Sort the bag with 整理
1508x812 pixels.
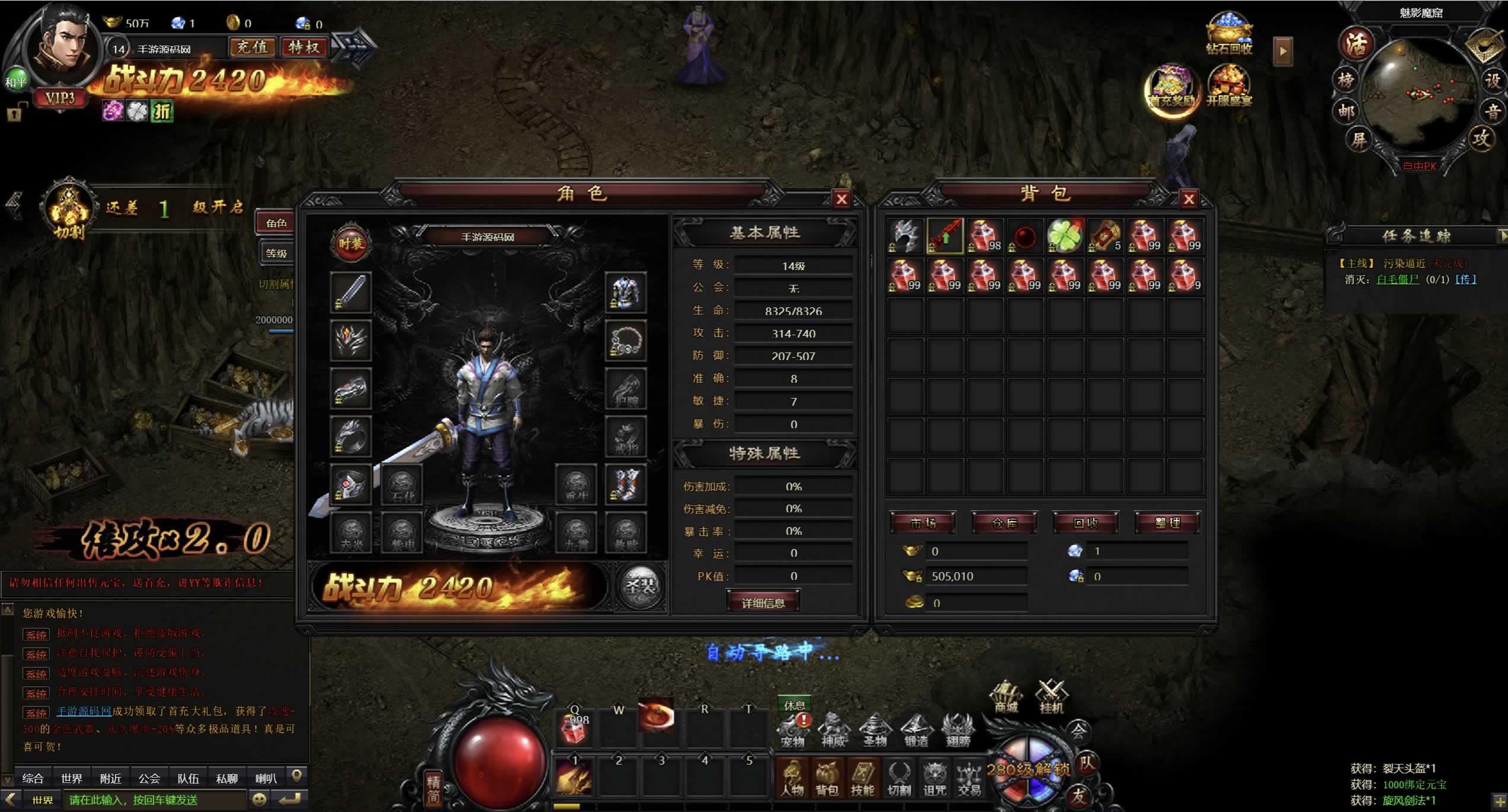tap(1167, 523)
